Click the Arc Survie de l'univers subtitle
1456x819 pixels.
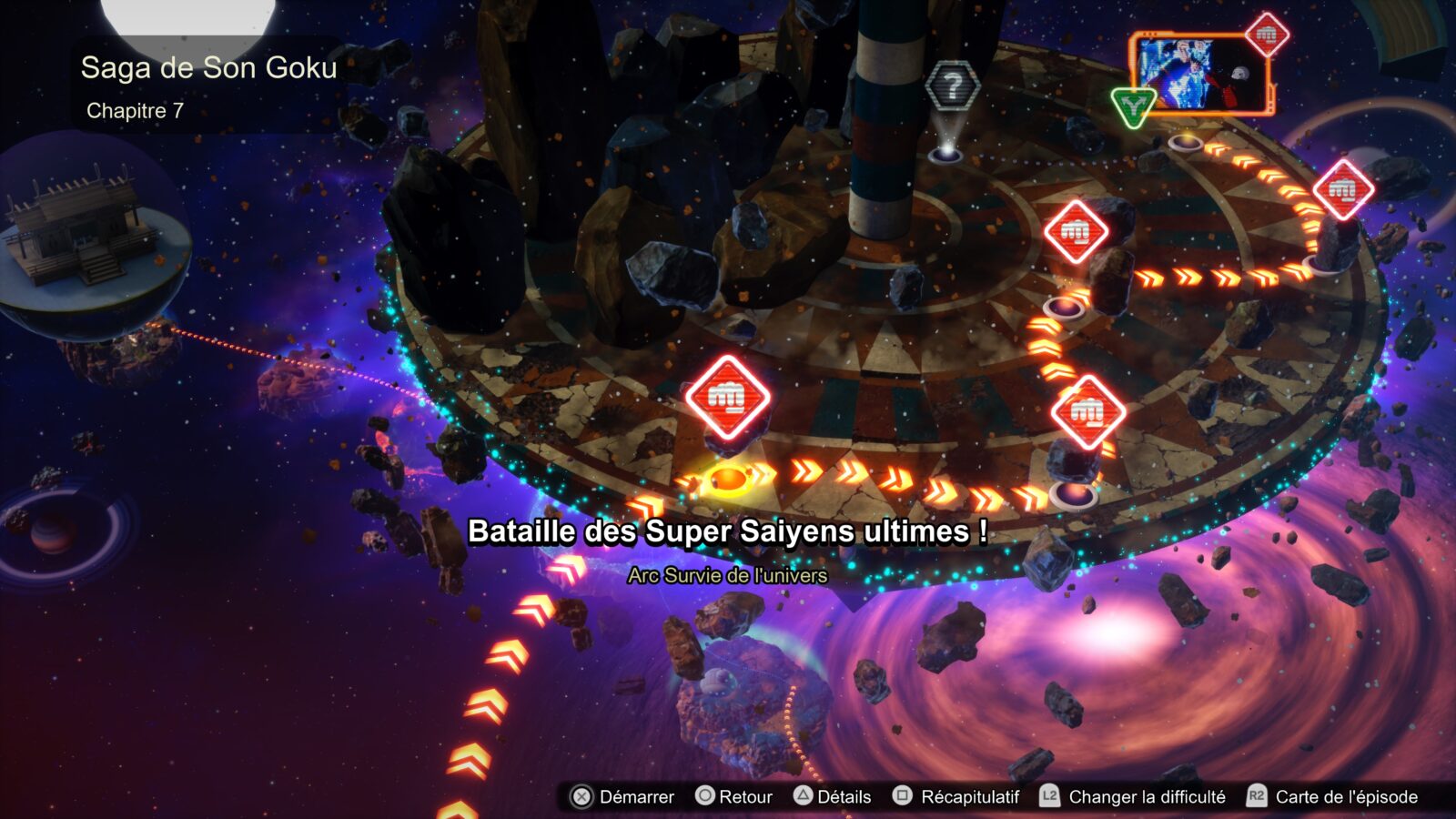[x=728, y=575]
